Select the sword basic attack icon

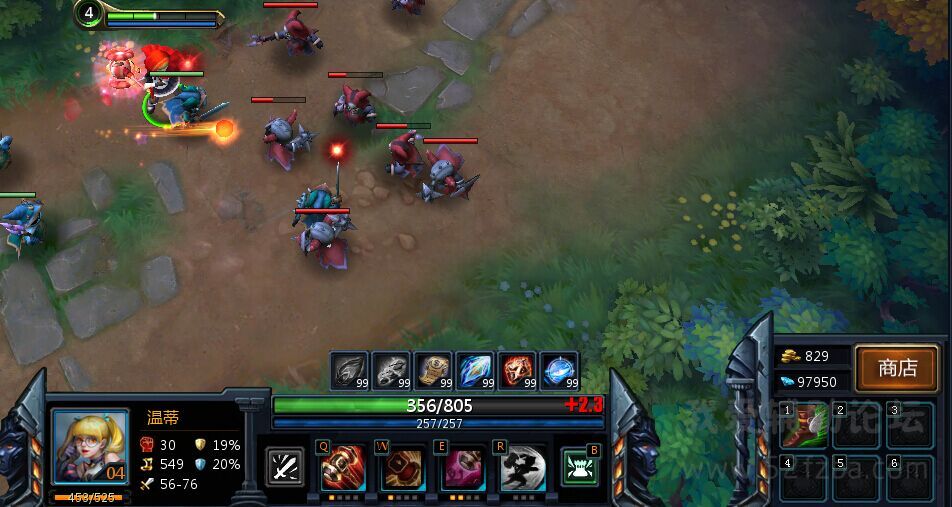click(x=285, y=467)
